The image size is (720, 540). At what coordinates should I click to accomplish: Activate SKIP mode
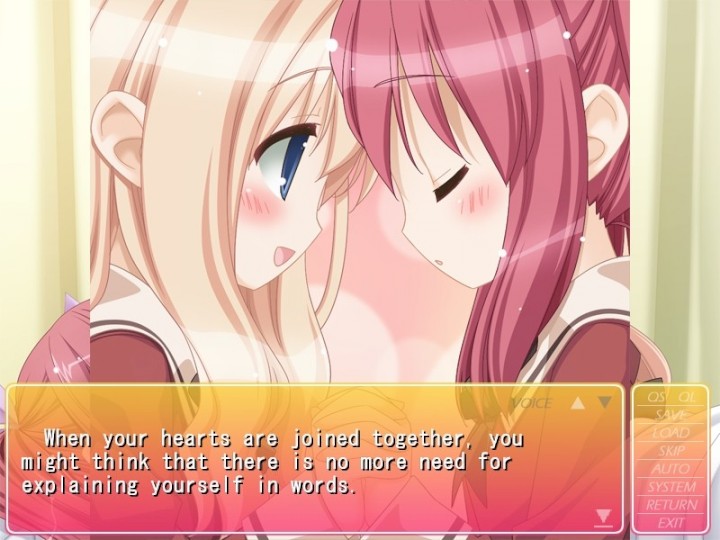click(x=672, y=451)
